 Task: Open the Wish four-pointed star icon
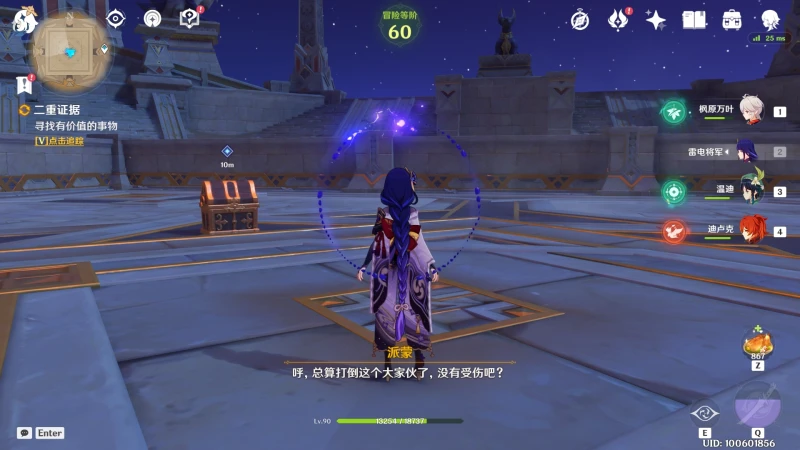(656, 19)
